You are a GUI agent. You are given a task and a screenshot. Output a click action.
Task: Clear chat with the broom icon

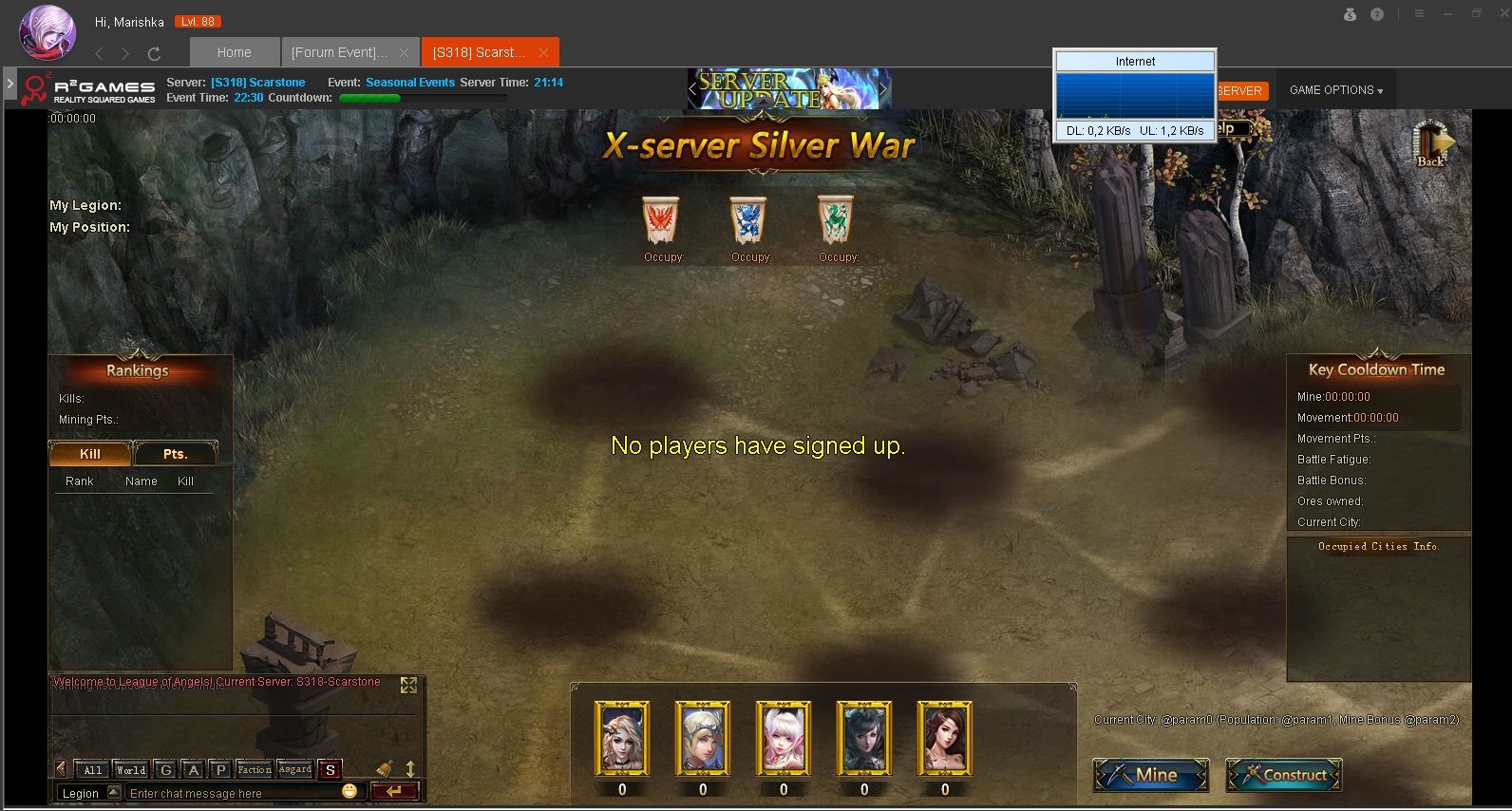[385, 768]
